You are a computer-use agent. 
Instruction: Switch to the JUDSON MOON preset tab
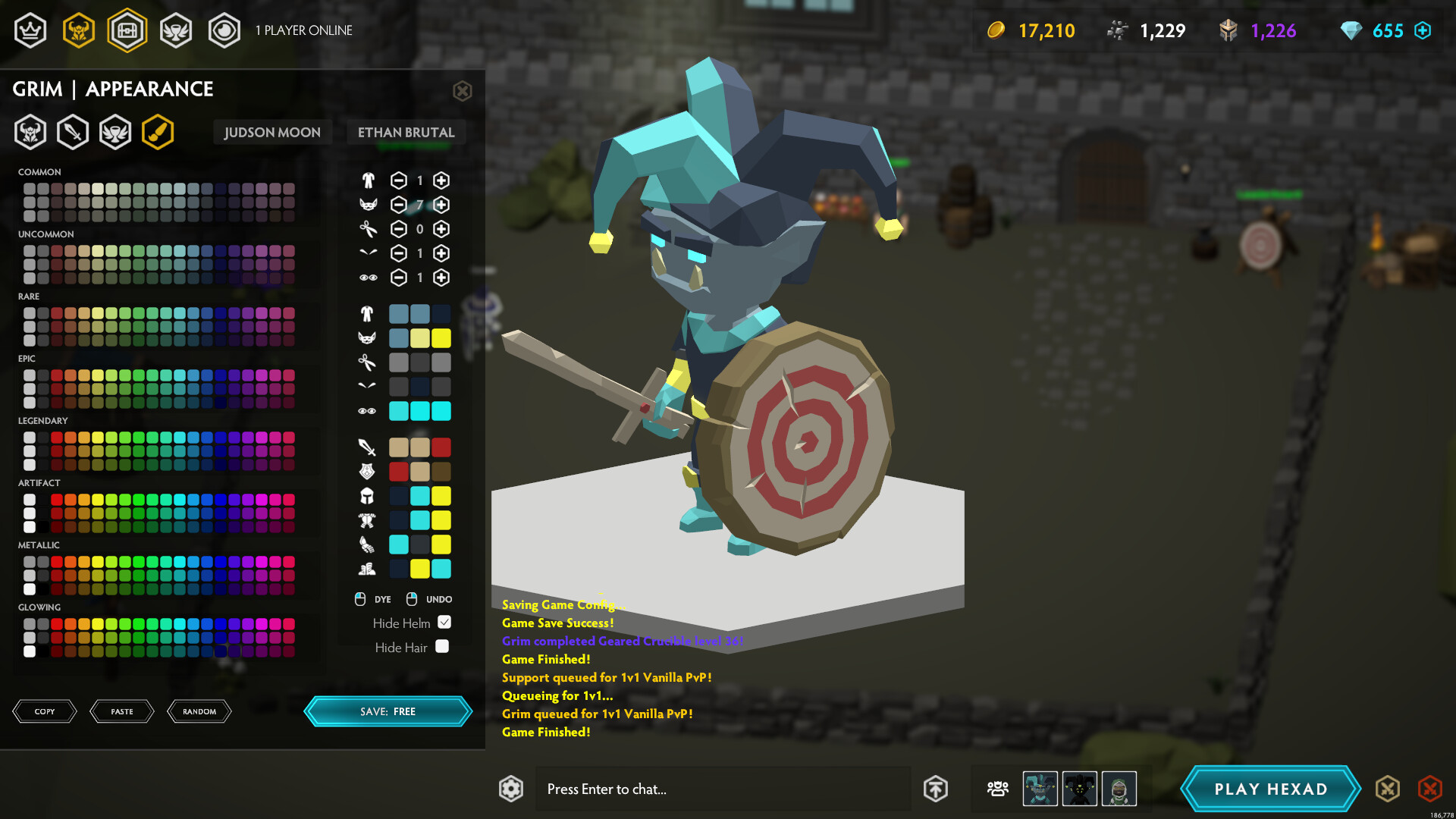(x=271, y=131)
